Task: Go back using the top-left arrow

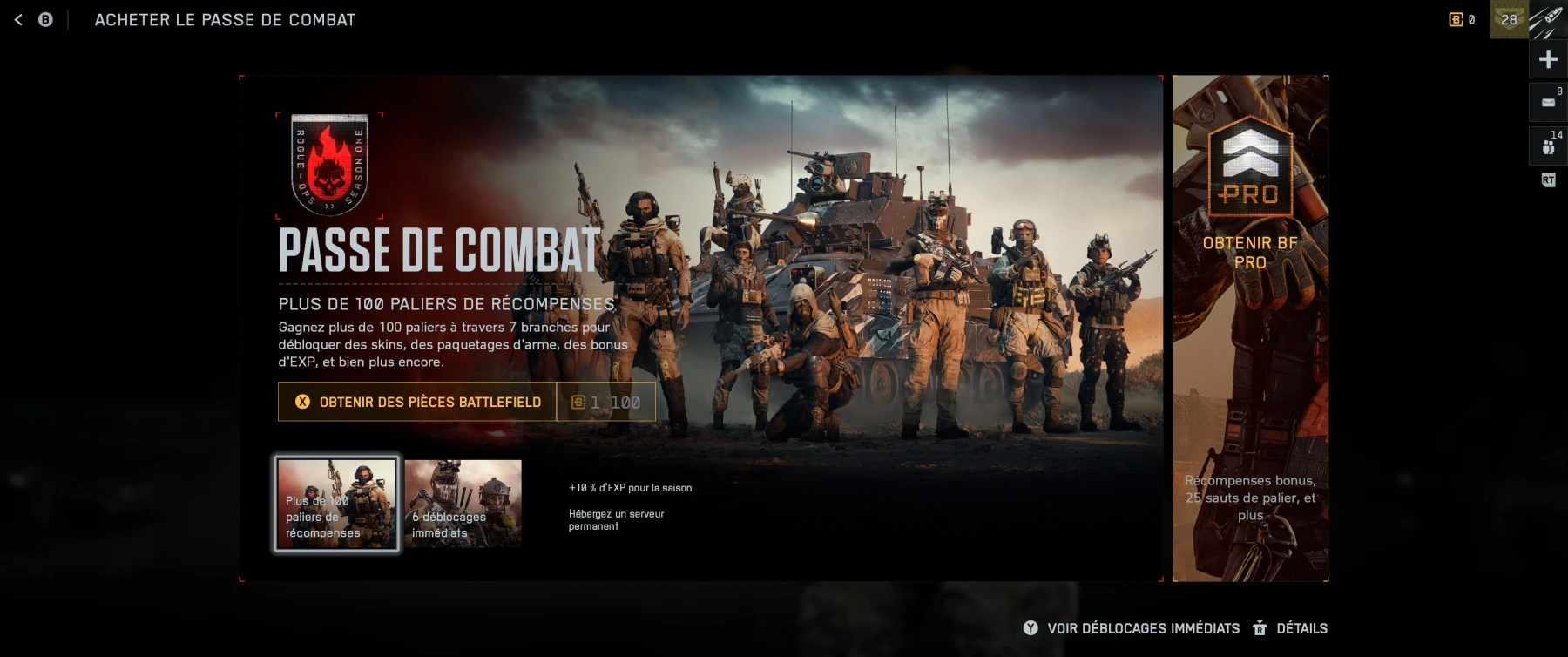Action: pyautogui.click(x=18, y=19)
